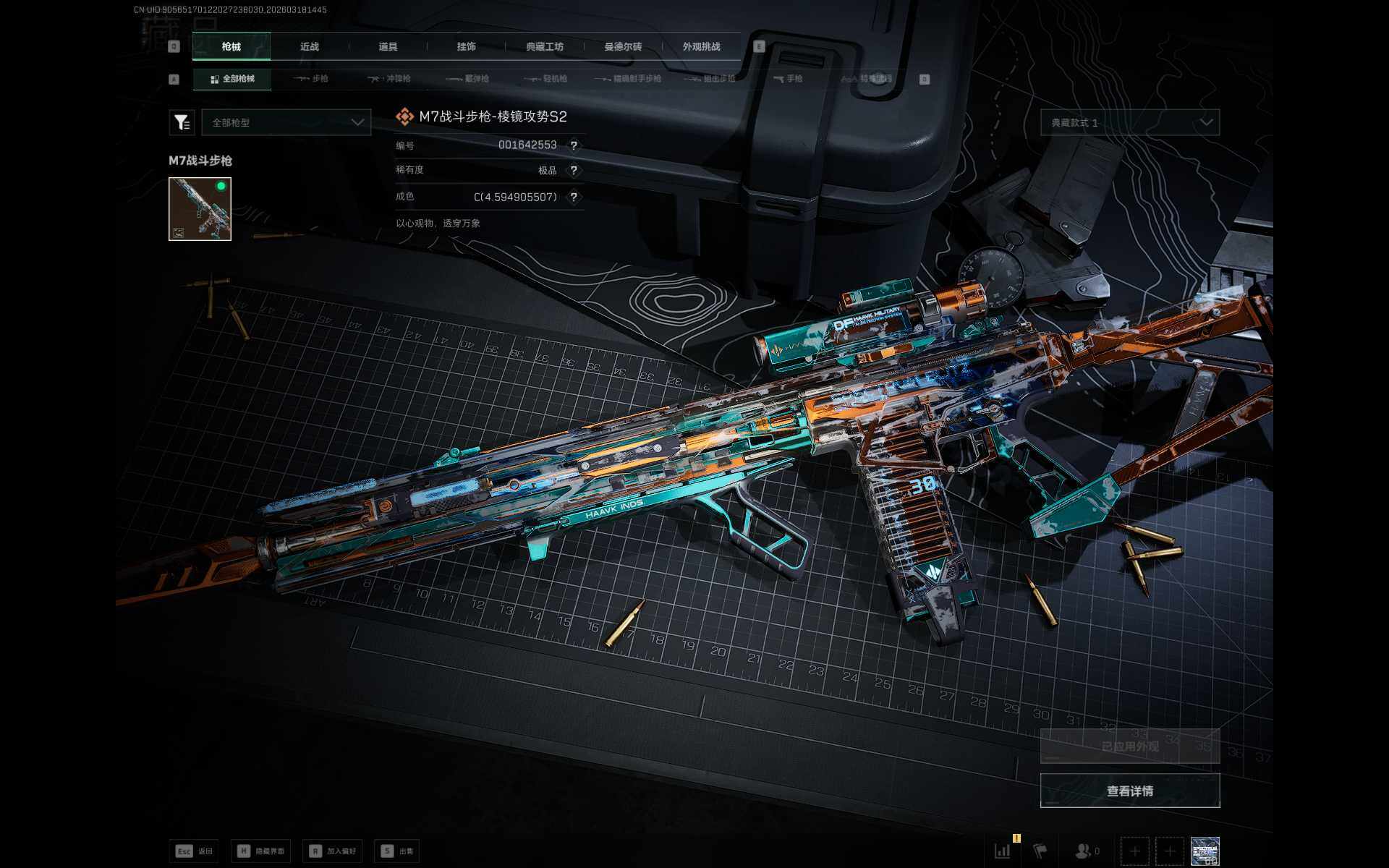
Task: Click the 查看详情 view details button
Action: pyautogui.click(x=1129, y=791)
